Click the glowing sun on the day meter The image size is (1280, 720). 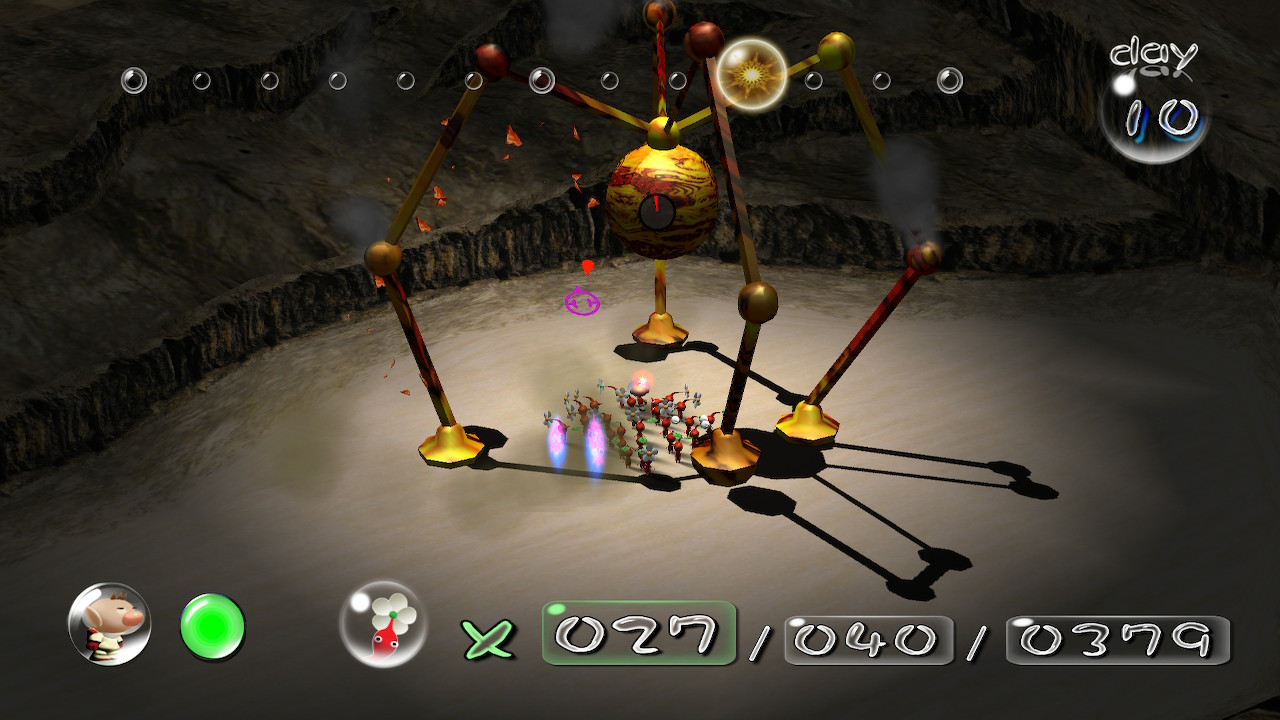coord(751,74)
